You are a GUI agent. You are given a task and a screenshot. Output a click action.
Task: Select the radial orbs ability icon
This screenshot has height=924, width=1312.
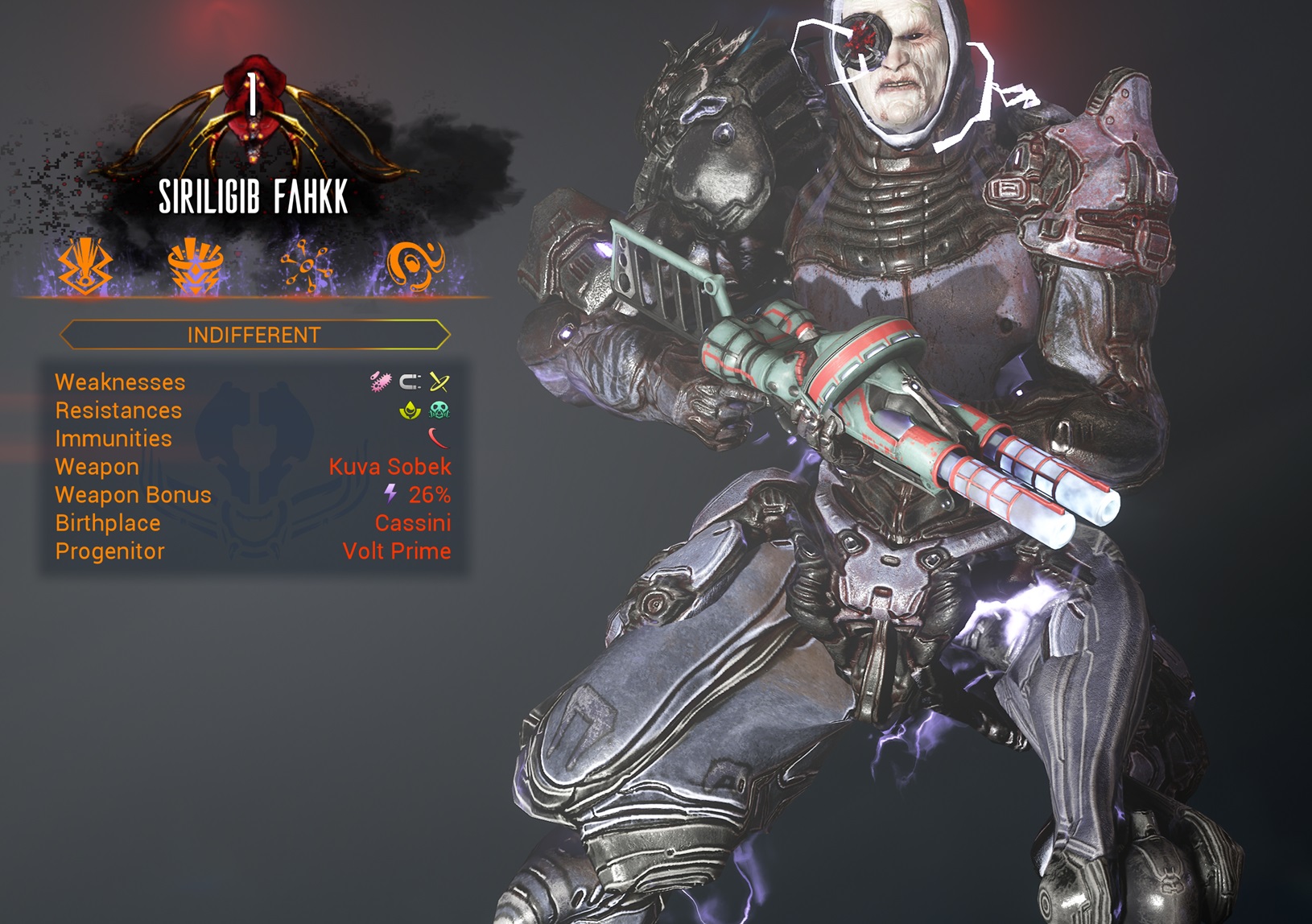[306, 266]
